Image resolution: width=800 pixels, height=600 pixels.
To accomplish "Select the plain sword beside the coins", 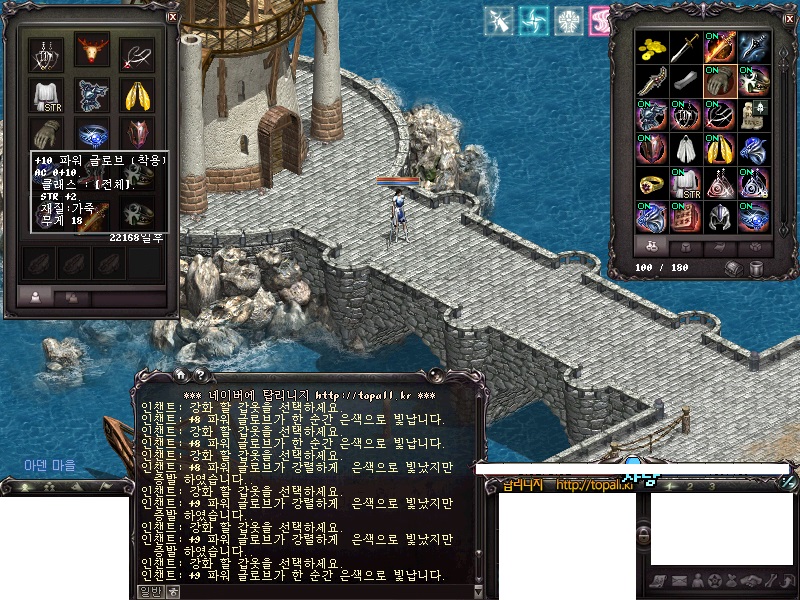I will click(x=685, y=47).
